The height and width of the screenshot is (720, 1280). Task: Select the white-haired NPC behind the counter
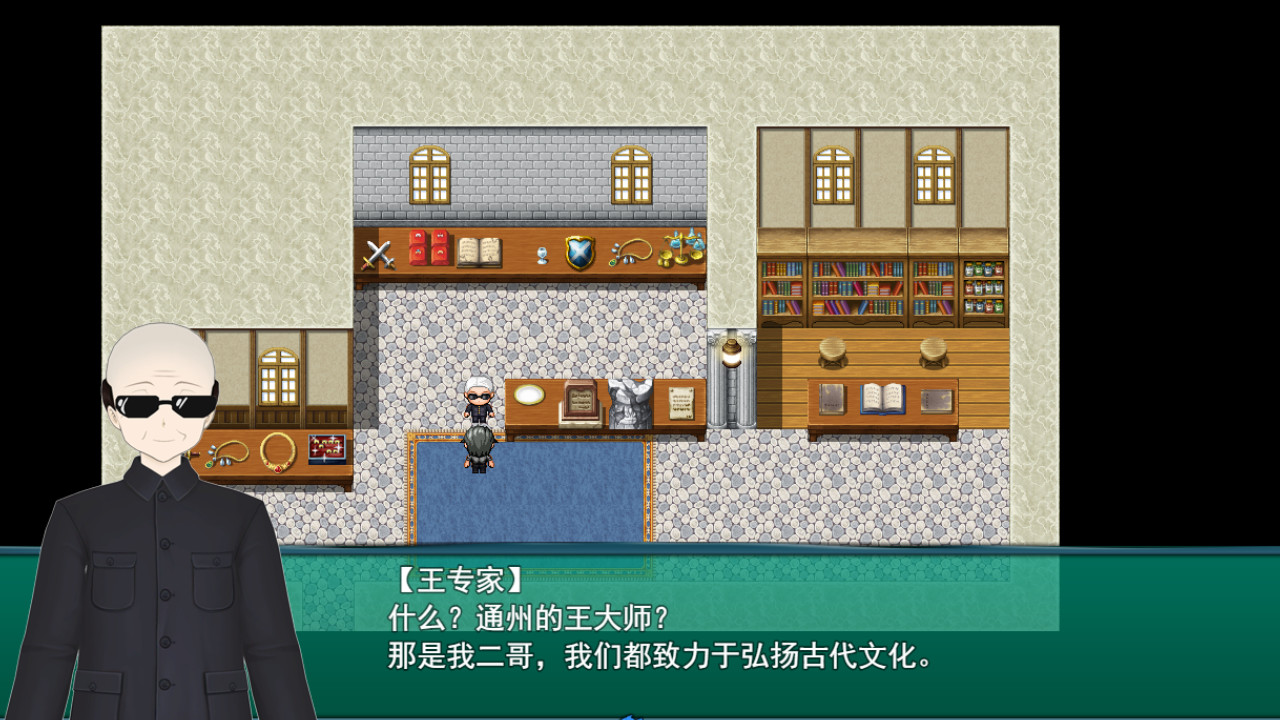pyautogui.click(x=479, y=395)
